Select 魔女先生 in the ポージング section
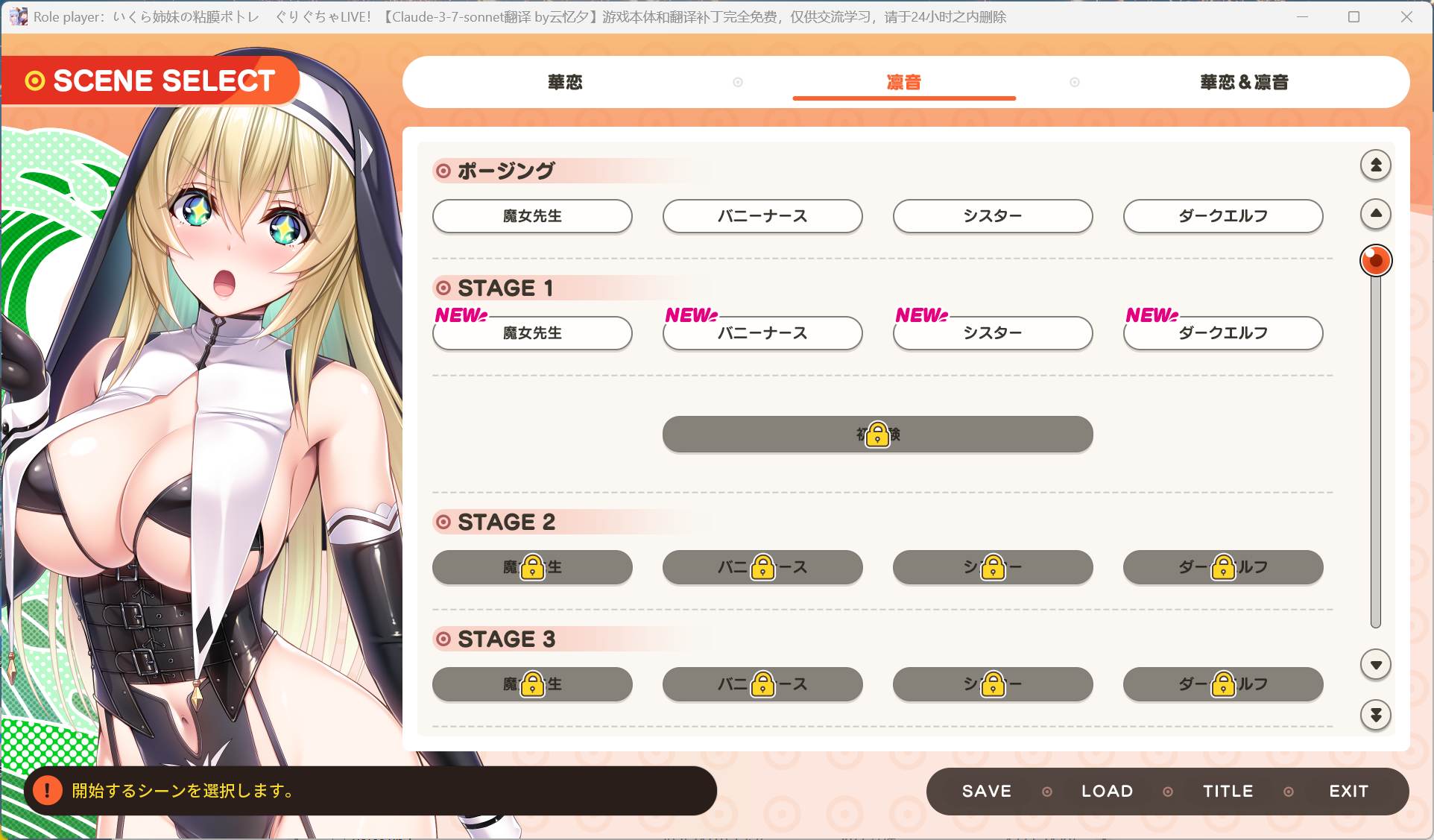Screen dimensions: 1434x840 point(532,216)
